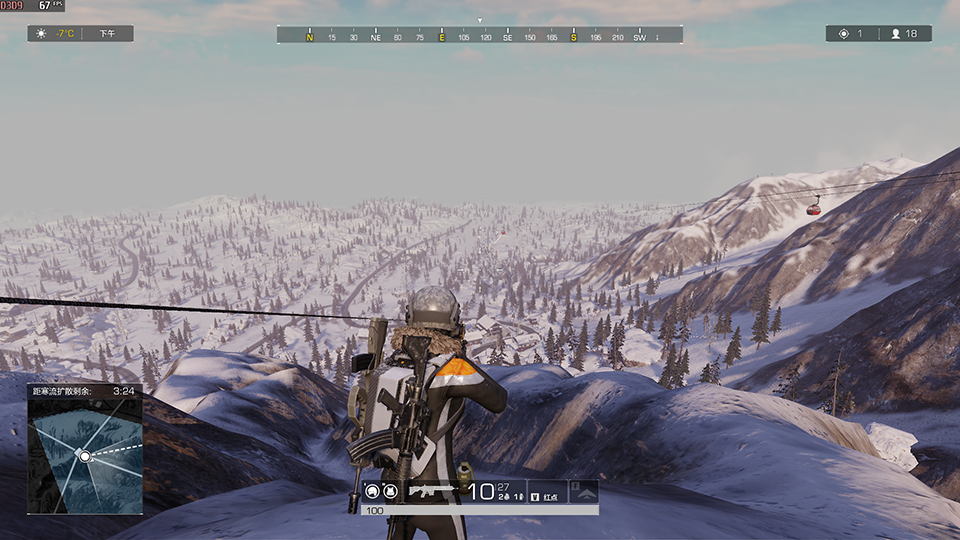960x540 pixels.
Task: Select the 红点 red dot sight slot
Action: 547,491
